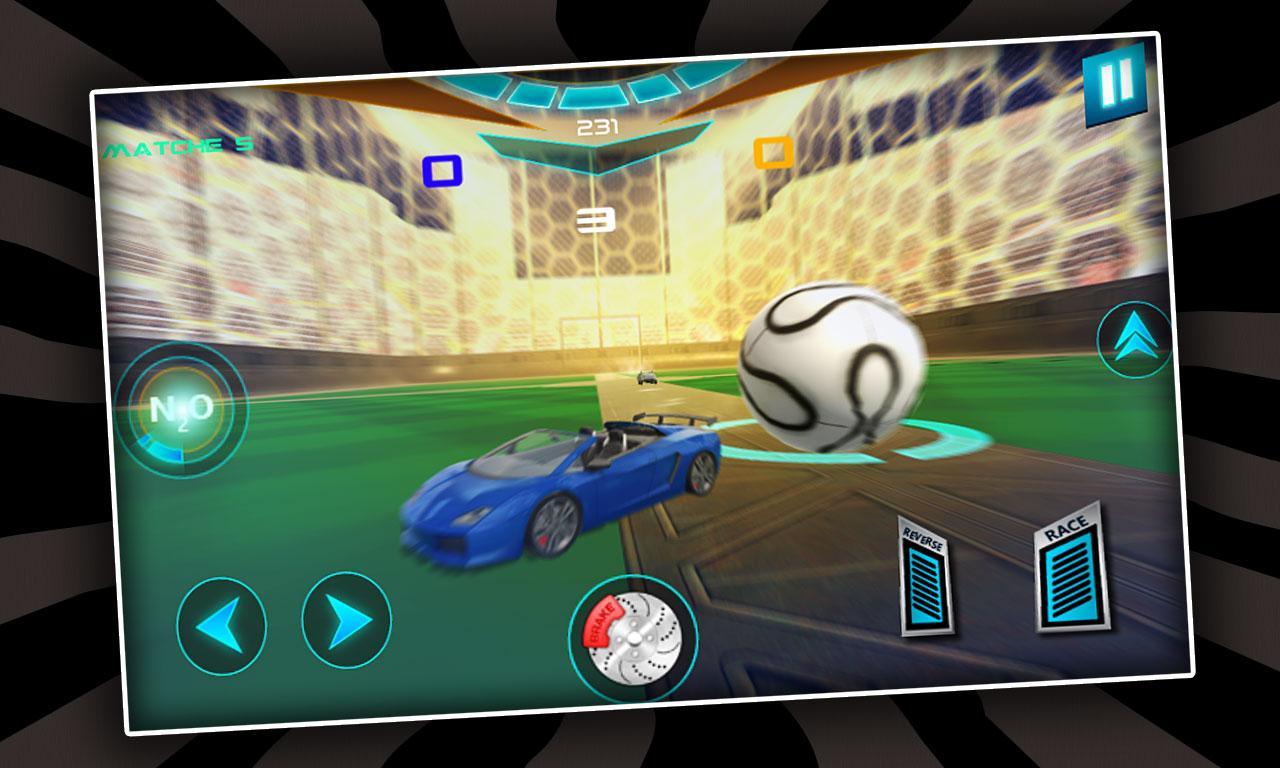The width and height of the screenshot is (1280, 768).
Task: Tap the distant opponent car
Action: [x=645, y=377]
